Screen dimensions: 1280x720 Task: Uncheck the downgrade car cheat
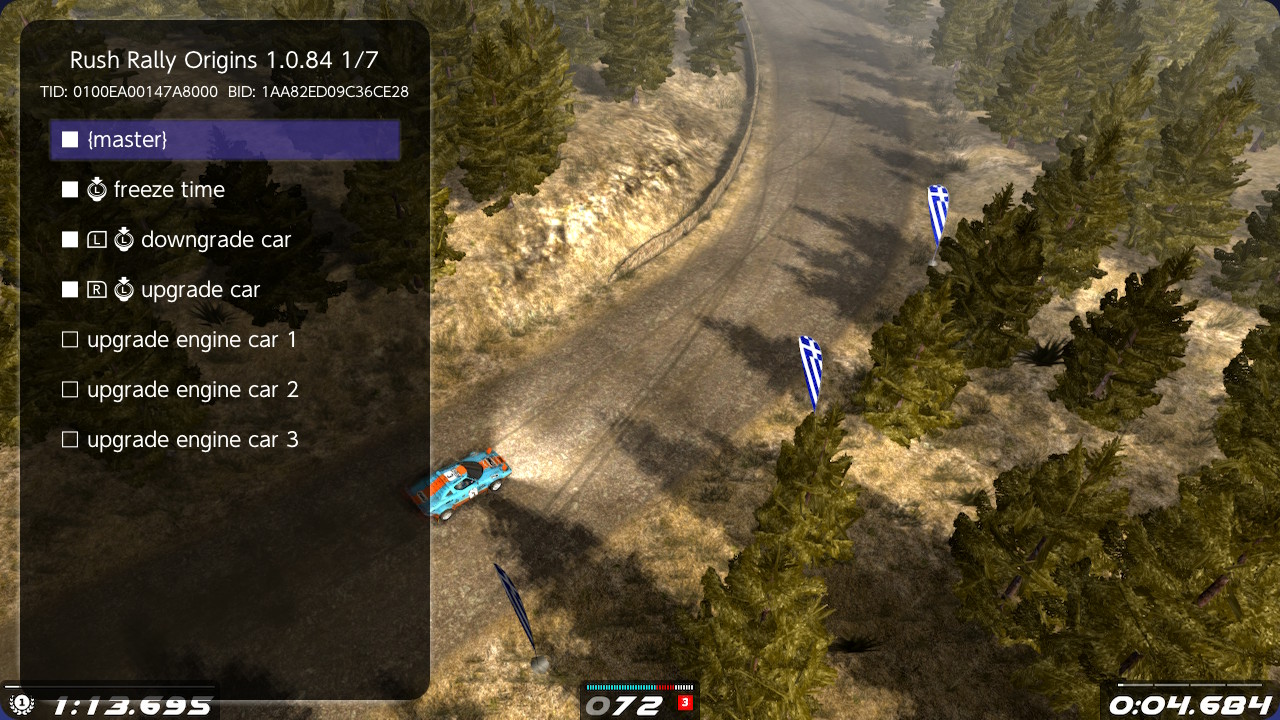click(70, 239)
